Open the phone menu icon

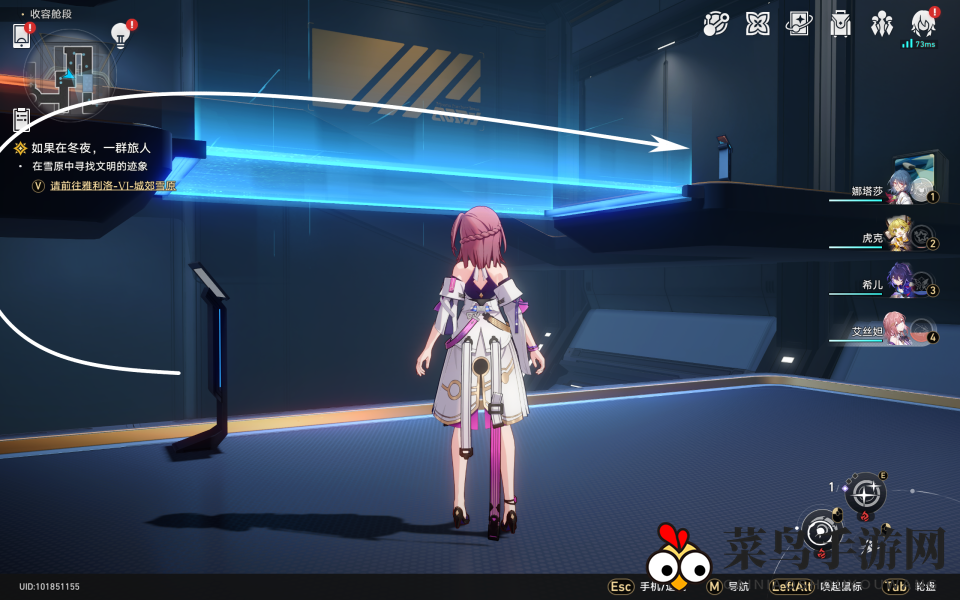[x=22, y=36]
